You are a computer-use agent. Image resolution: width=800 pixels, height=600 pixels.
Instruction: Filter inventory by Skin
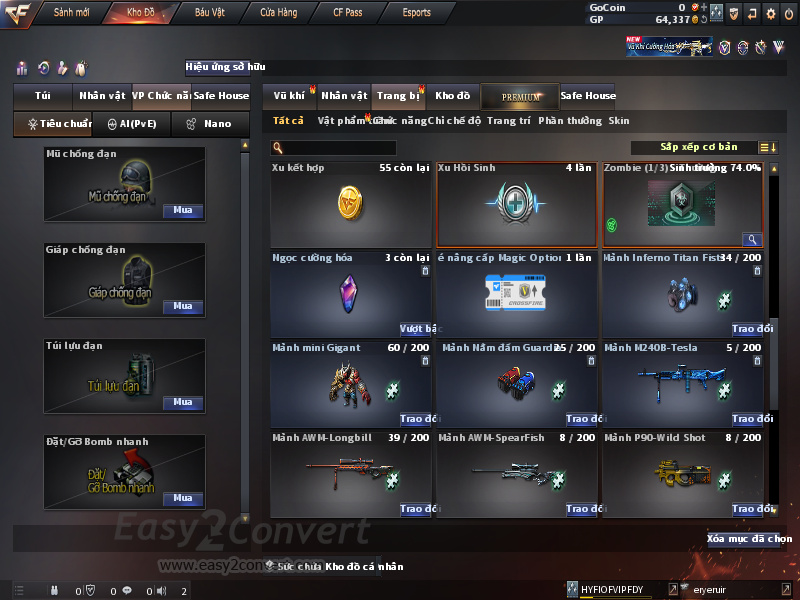tap(619, 121)
